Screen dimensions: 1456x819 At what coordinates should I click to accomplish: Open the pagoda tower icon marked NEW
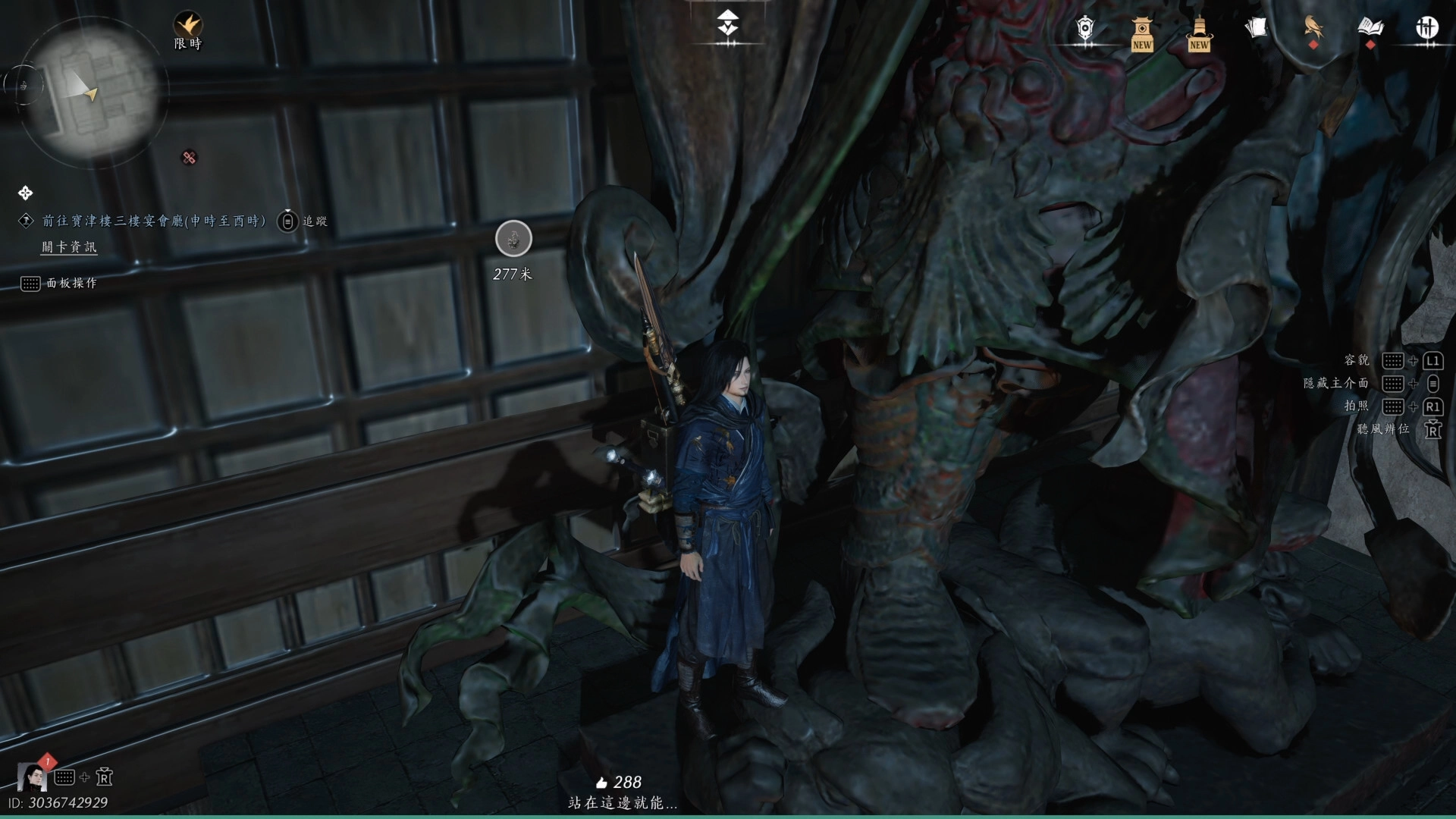tap(1199, 31)
